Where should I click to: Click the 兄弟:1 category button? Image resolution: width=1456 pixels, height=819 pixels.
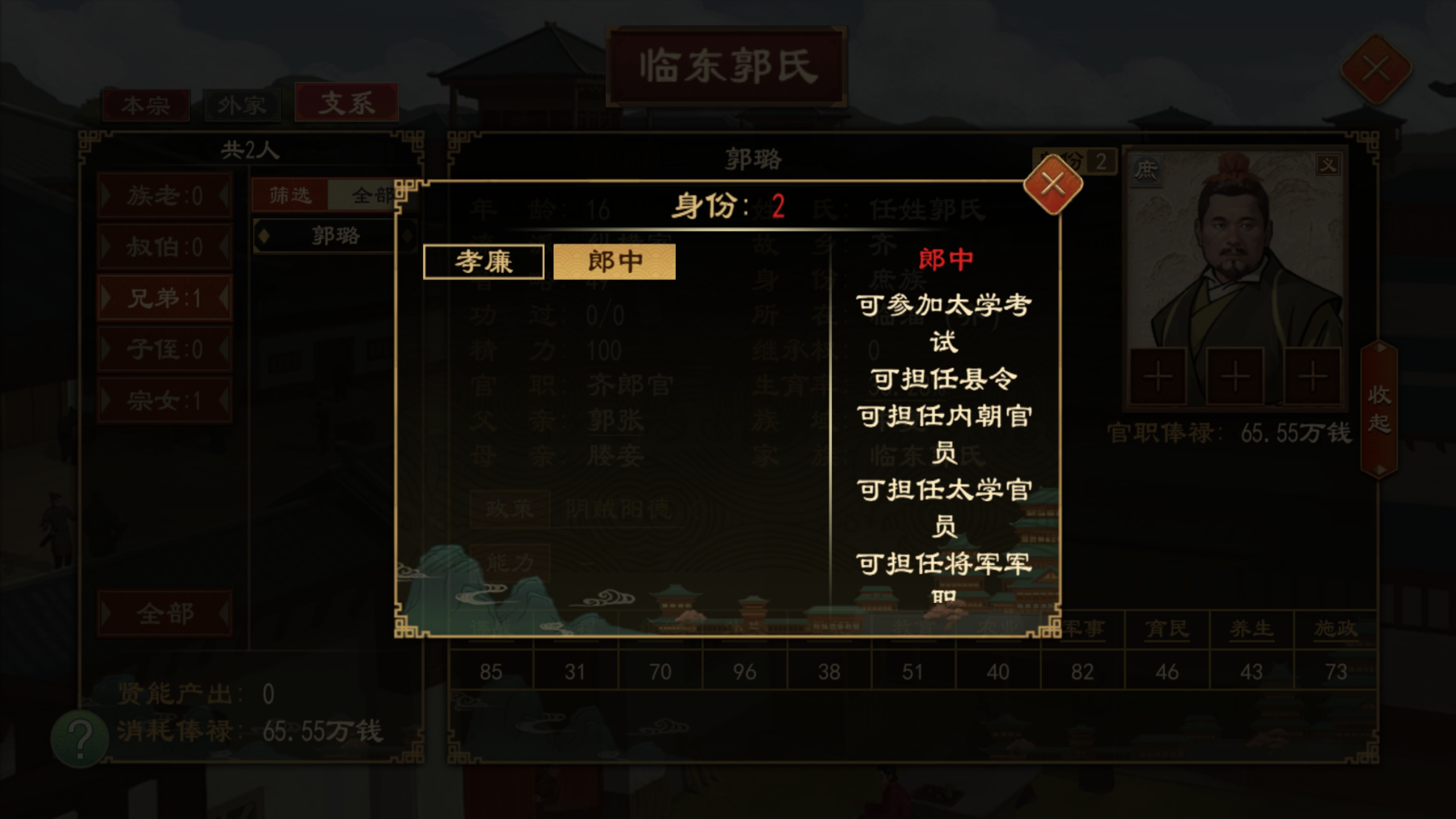click(164, 296)
